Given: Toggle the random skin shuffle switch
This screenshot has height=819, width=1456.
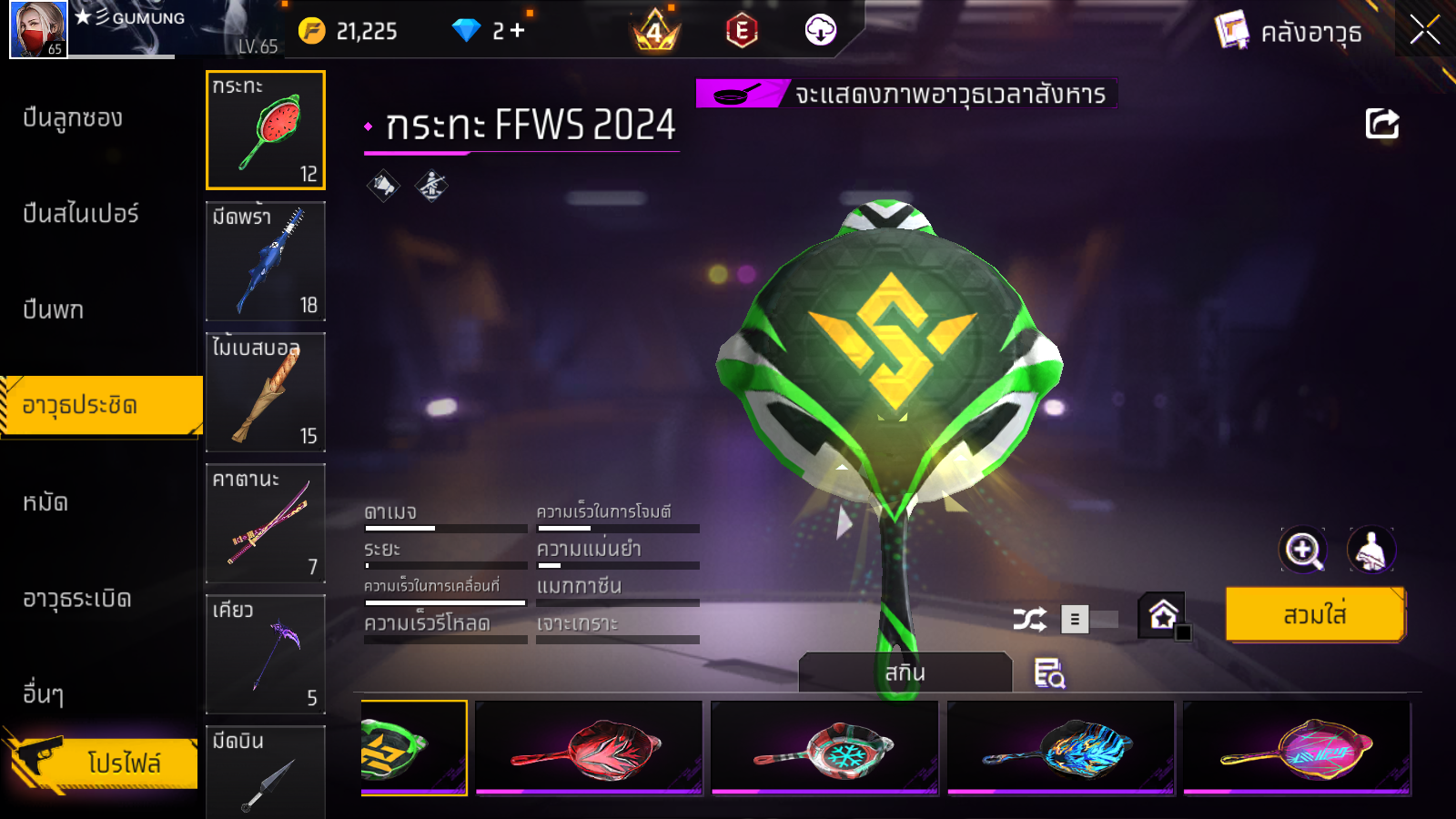Looking at the screenshot, I should pos(1089,620).
